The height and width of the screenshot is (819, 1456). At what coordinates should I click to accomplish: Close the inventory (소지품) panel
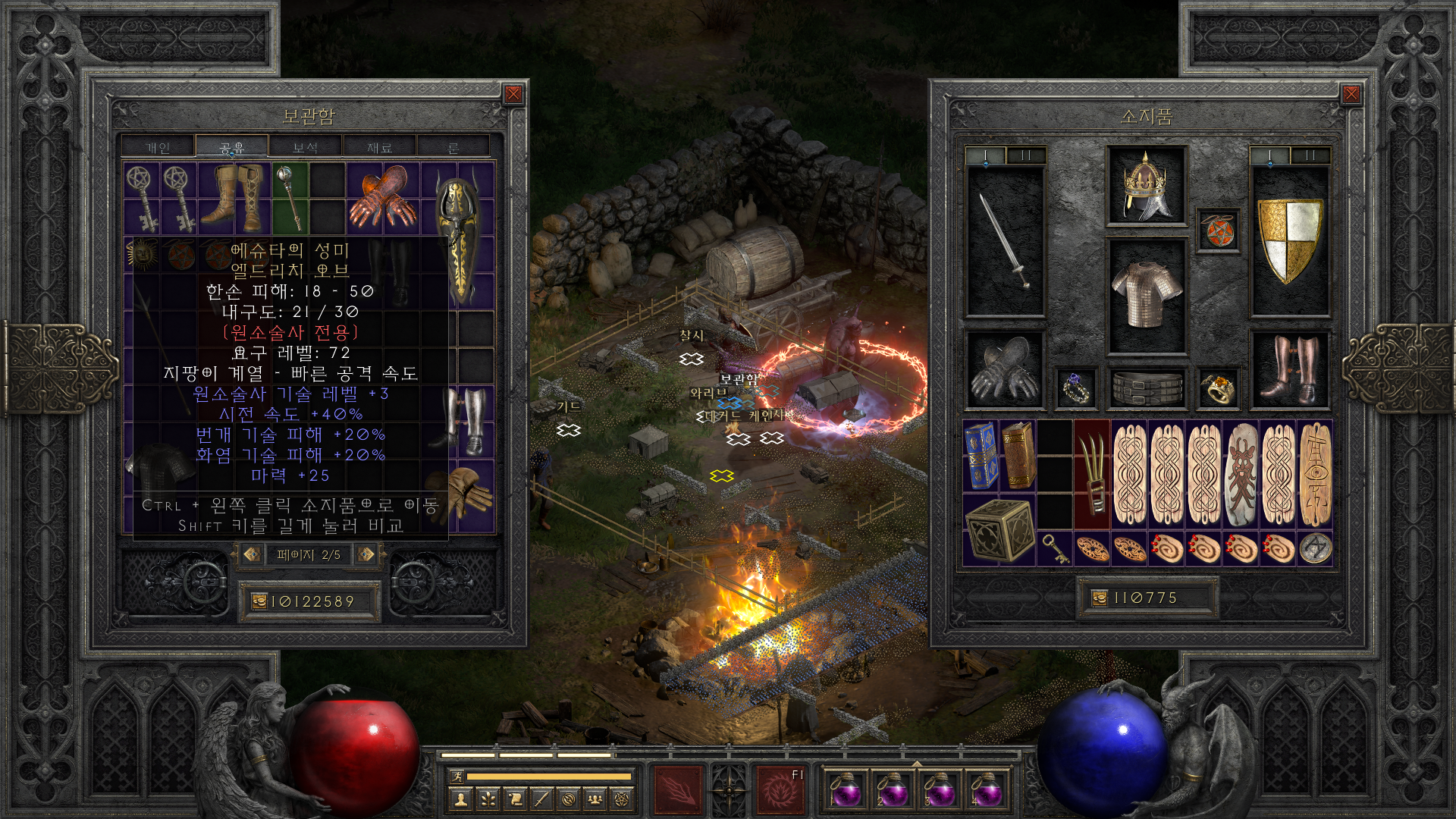tap(1351, 94)
